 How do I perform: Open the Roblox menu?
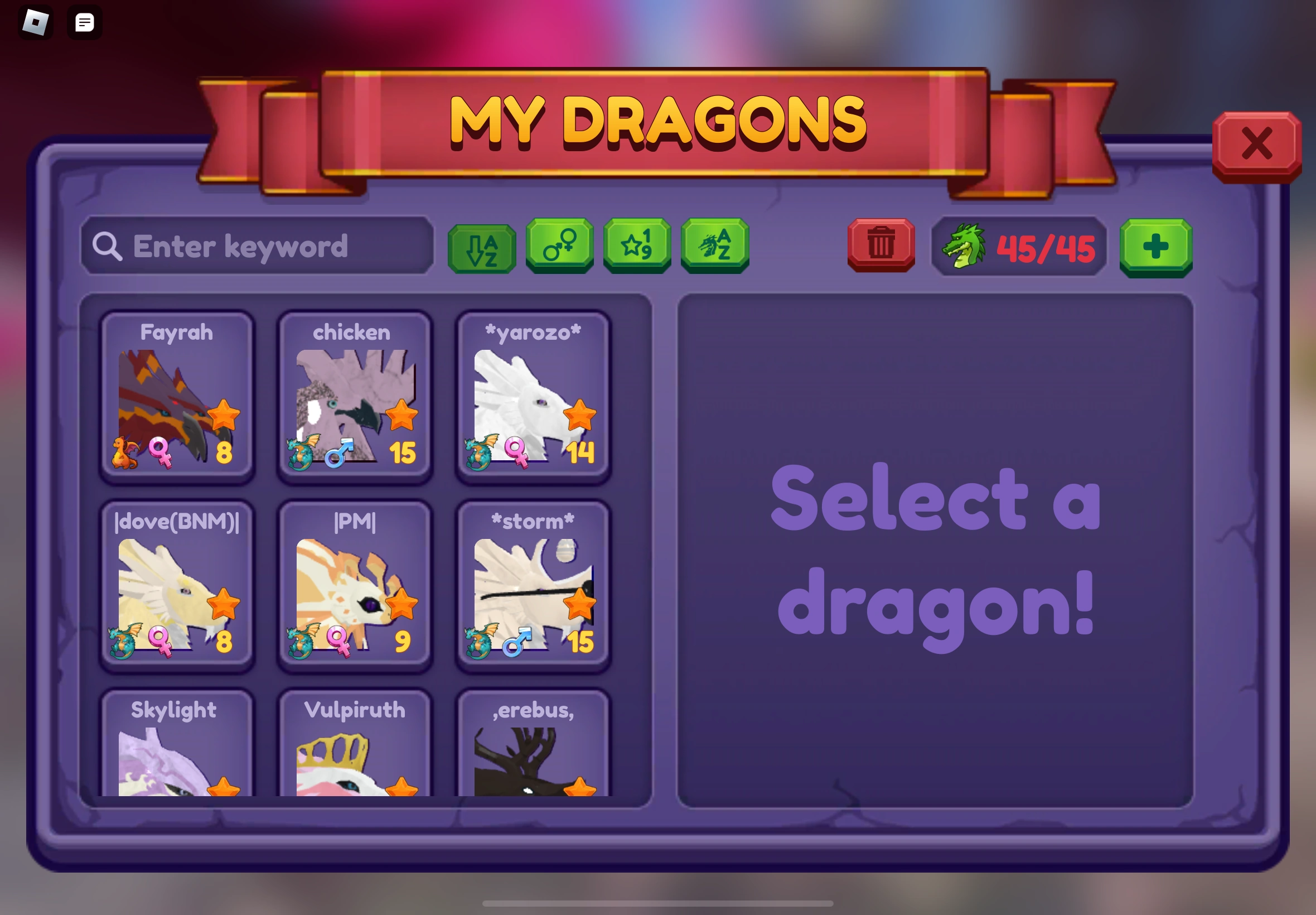[36, 22]
